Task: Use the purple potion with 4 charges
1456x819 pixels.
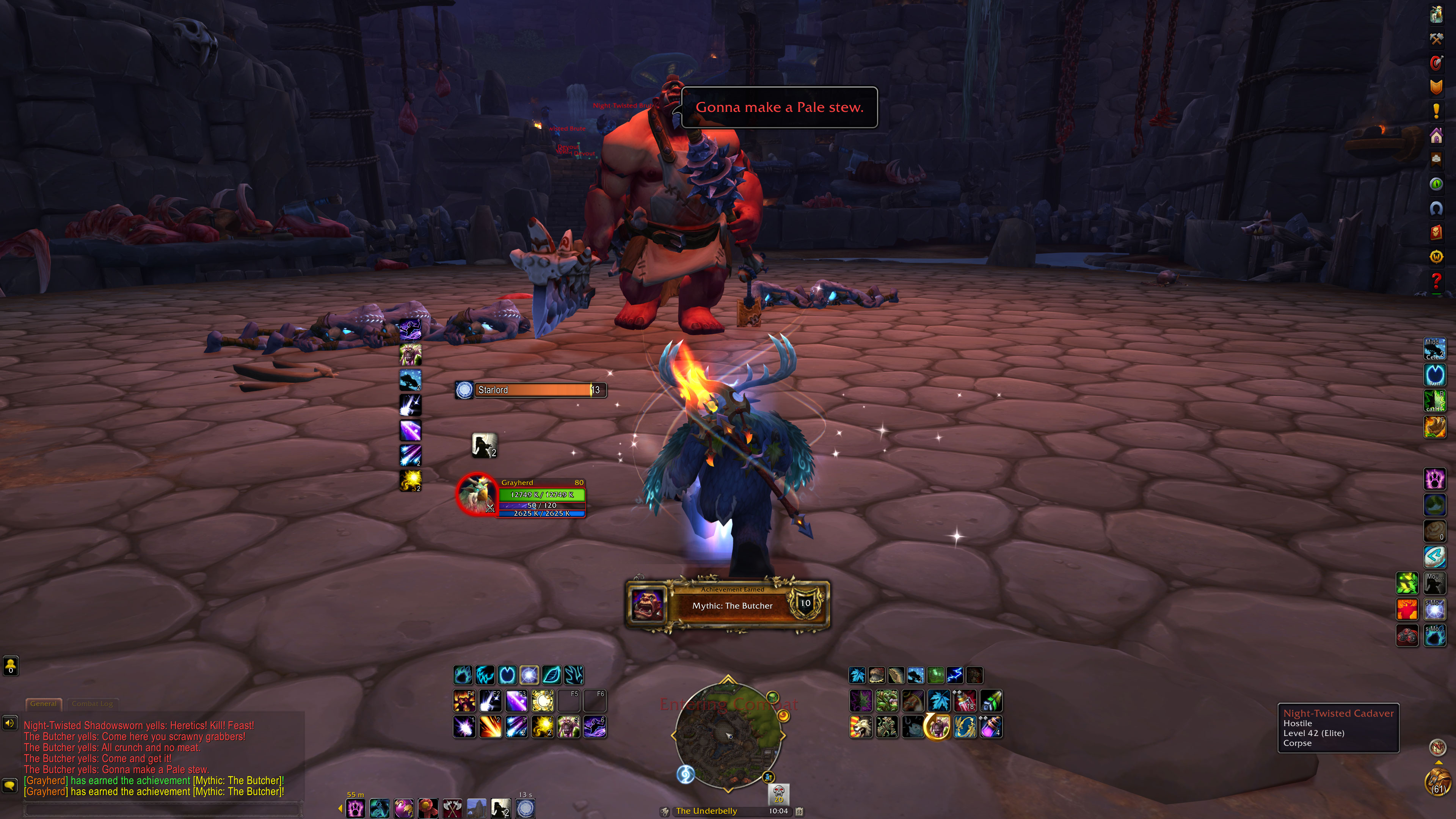Action: [991, 728]
